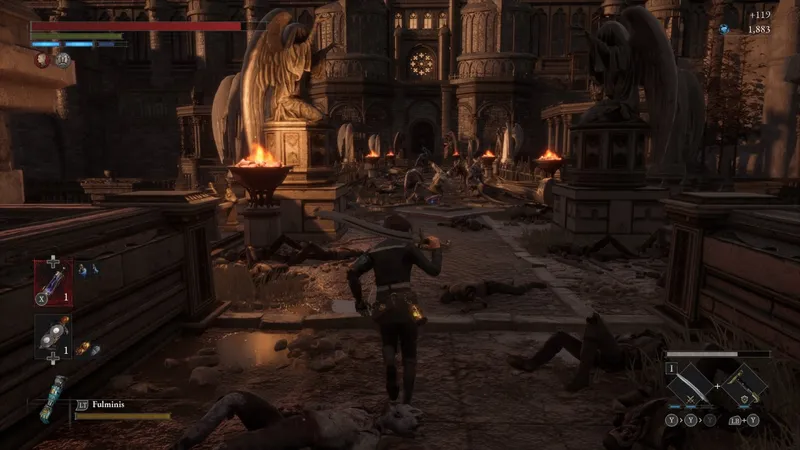Select the round shield item slot
The image size is (800, 450).
click(53, 338)
